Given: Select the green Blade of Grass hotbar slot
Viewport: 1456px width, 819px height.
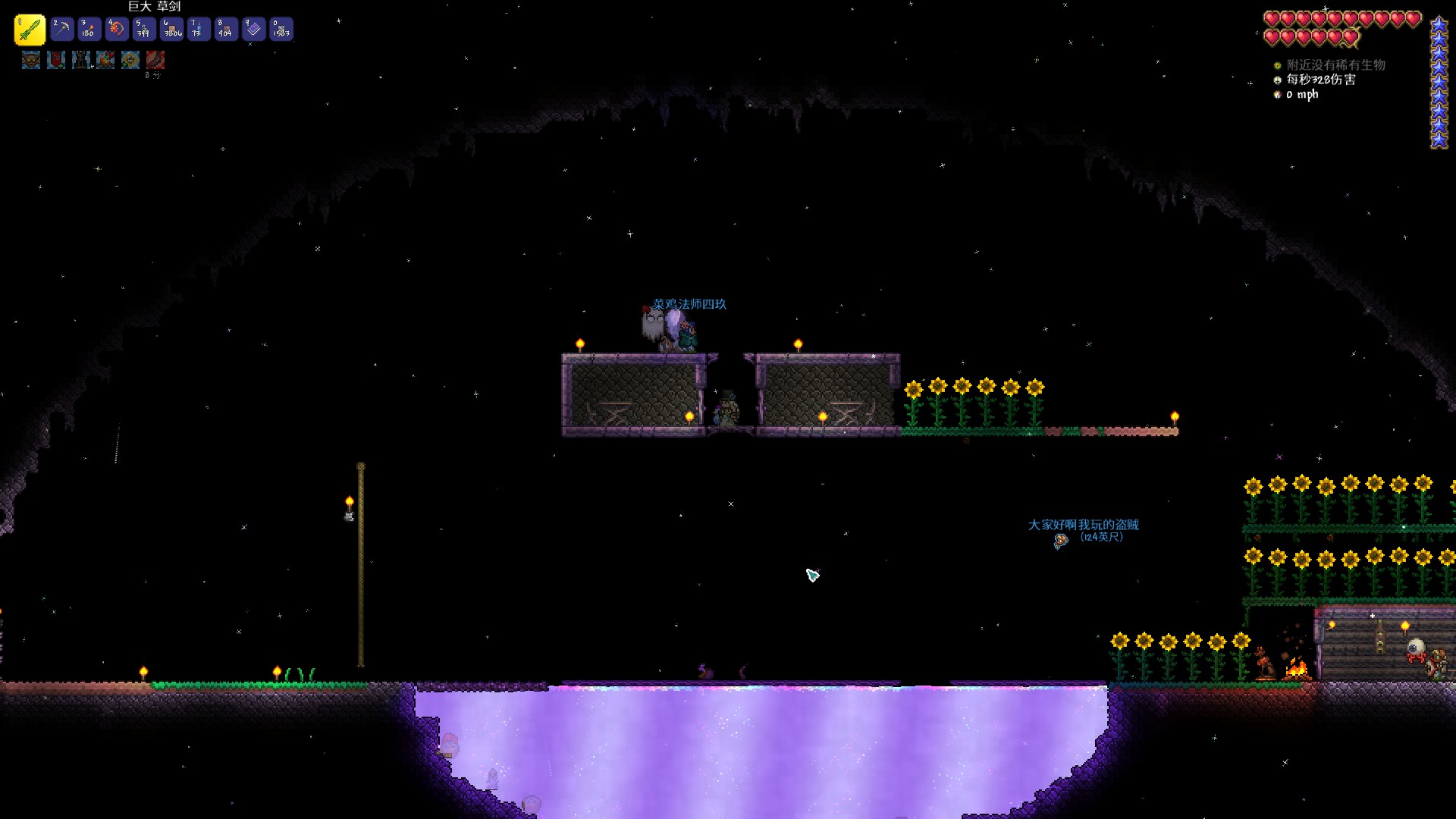Looking at the screenshot, I should click(x=30, y=30).
